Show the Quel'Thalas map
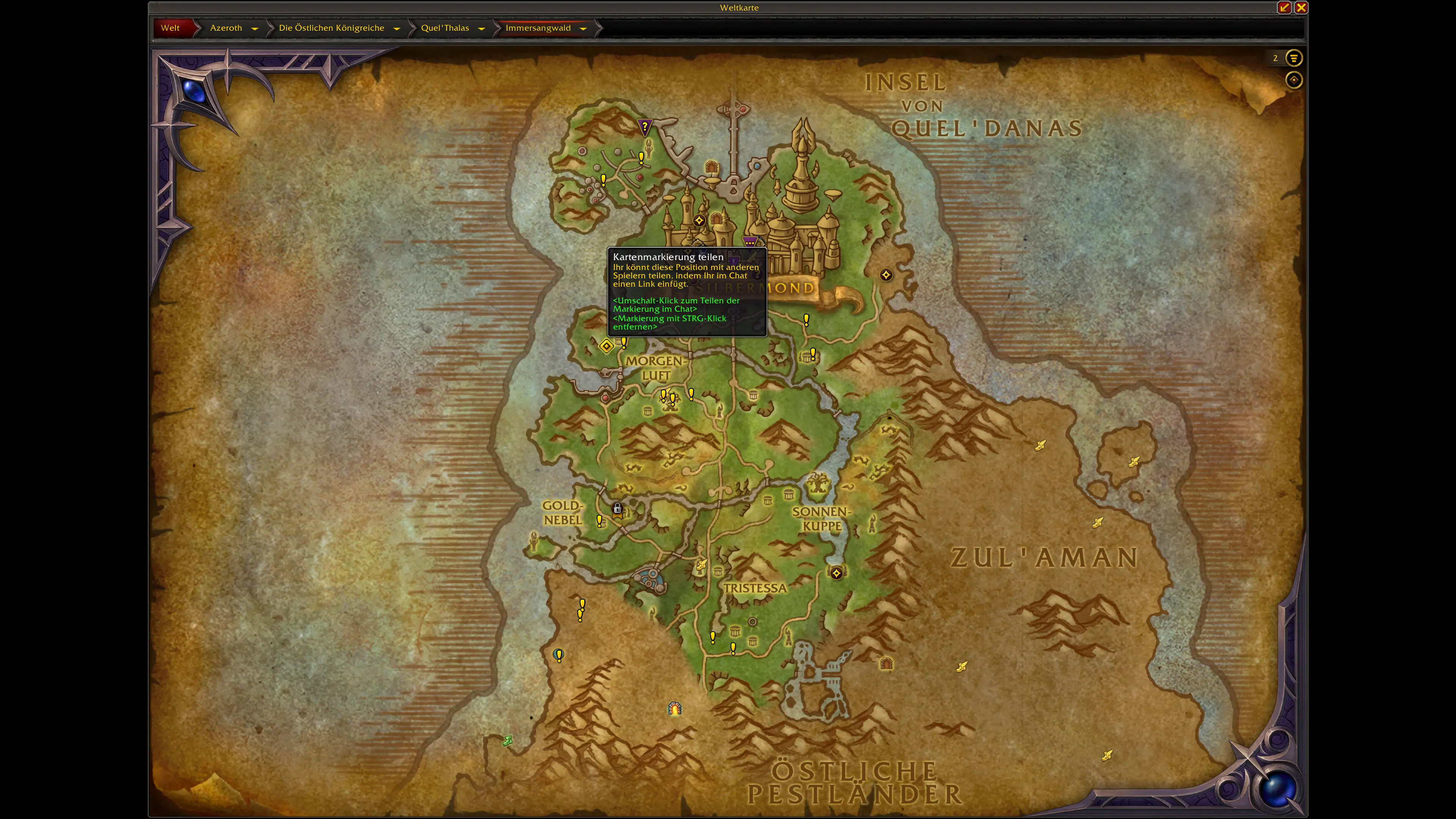 (445, 28)
